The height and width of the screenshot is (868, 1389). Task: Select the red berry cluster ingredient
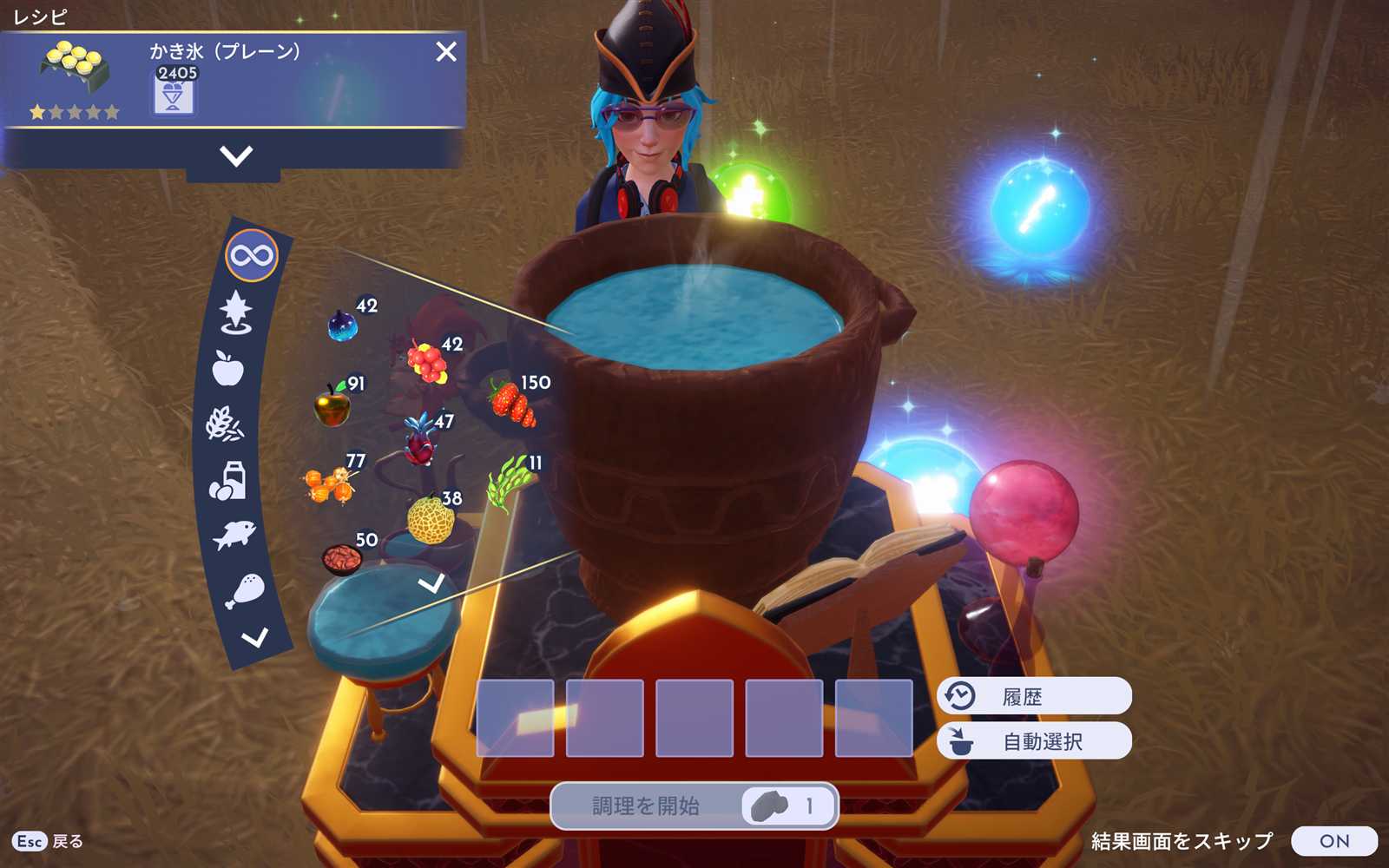coord(427,363)
